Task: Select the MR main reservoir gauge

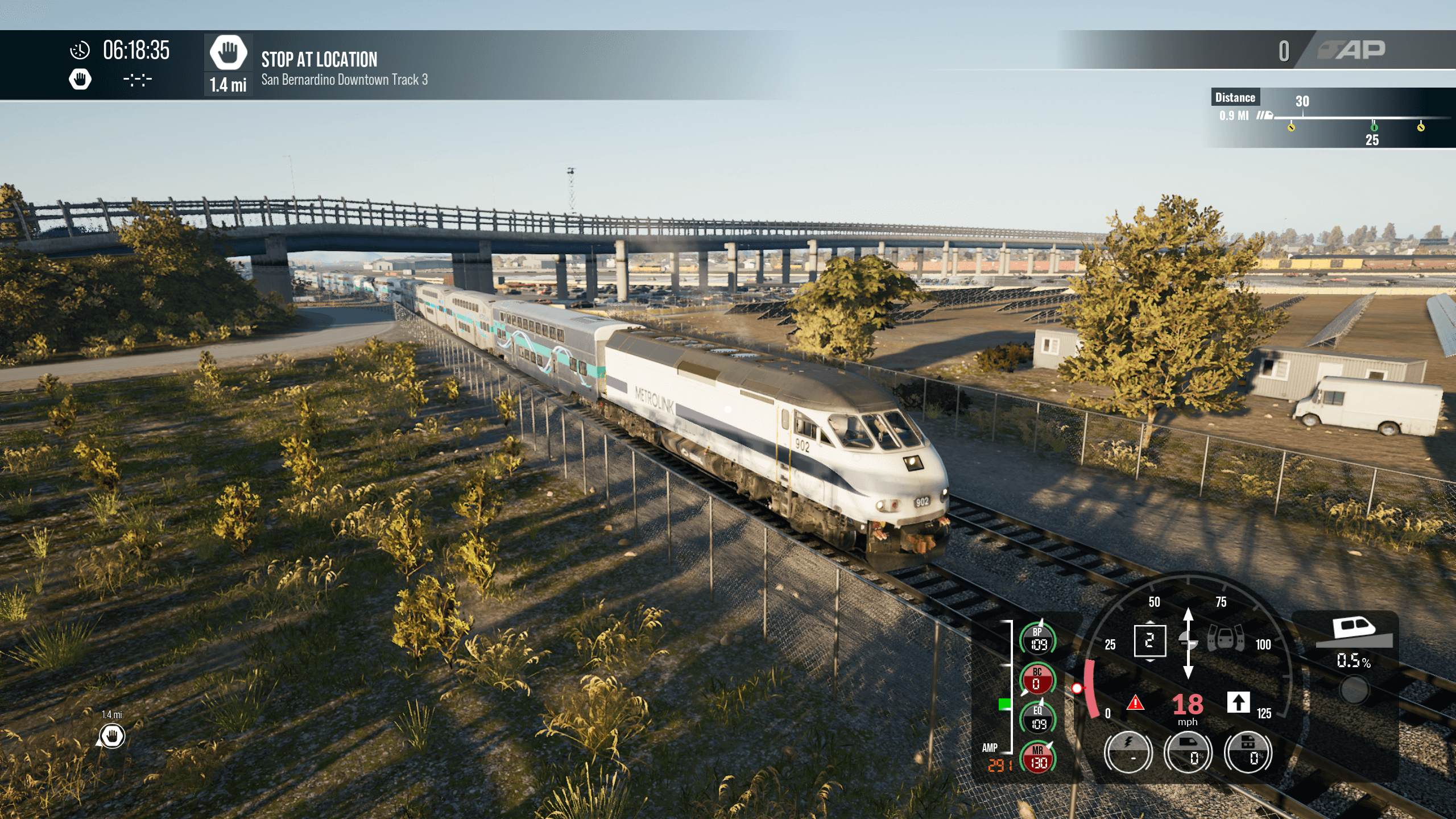Action: pos(1038,758)
